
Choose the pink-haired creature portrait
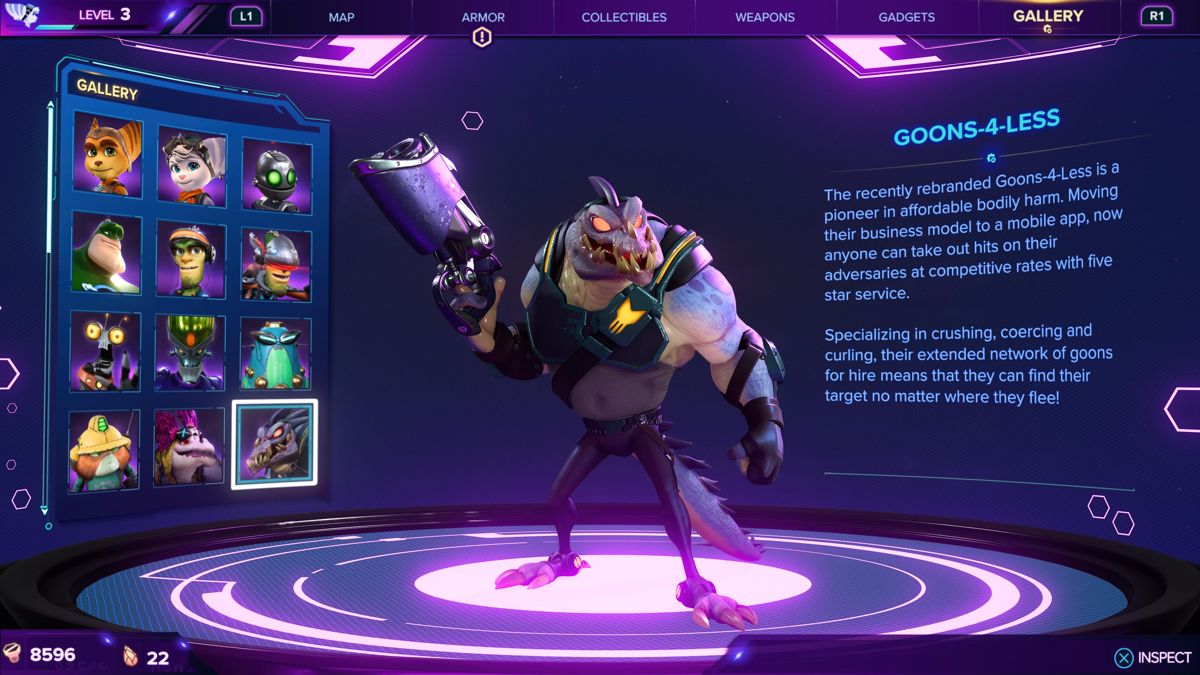pos(189,446)
